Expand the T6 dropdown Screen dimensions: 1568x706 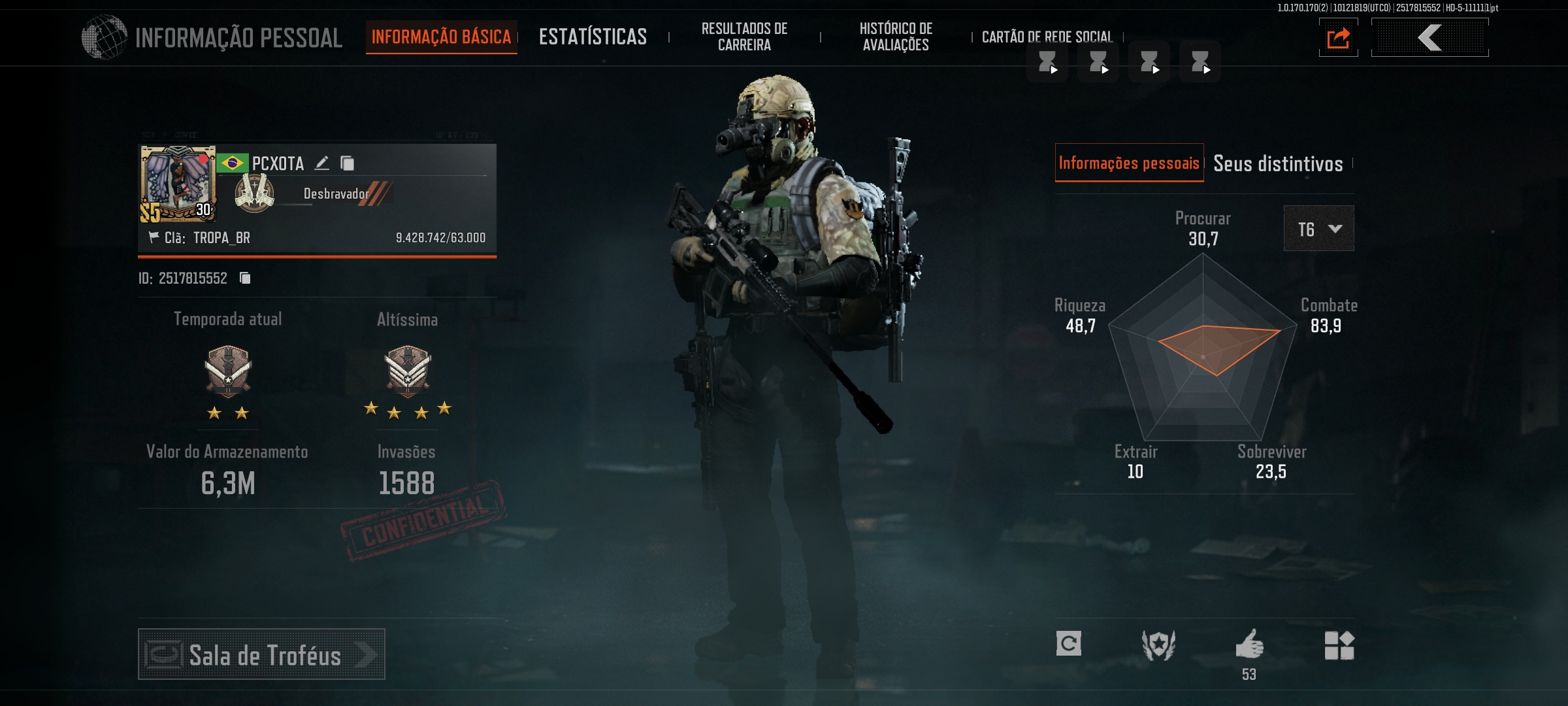1318,229
